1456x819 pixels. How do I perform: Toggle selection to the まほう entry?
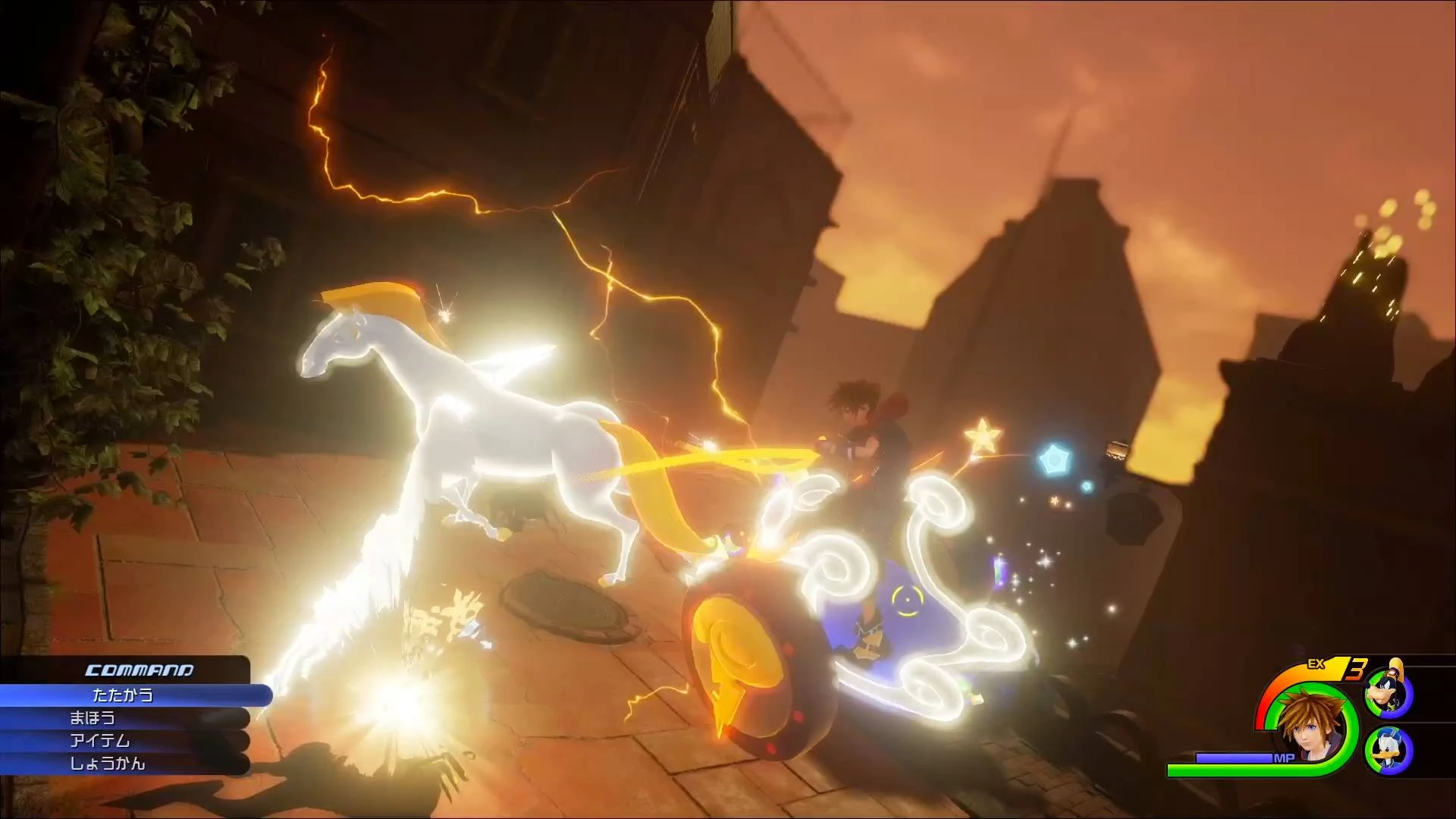point(94,720)
